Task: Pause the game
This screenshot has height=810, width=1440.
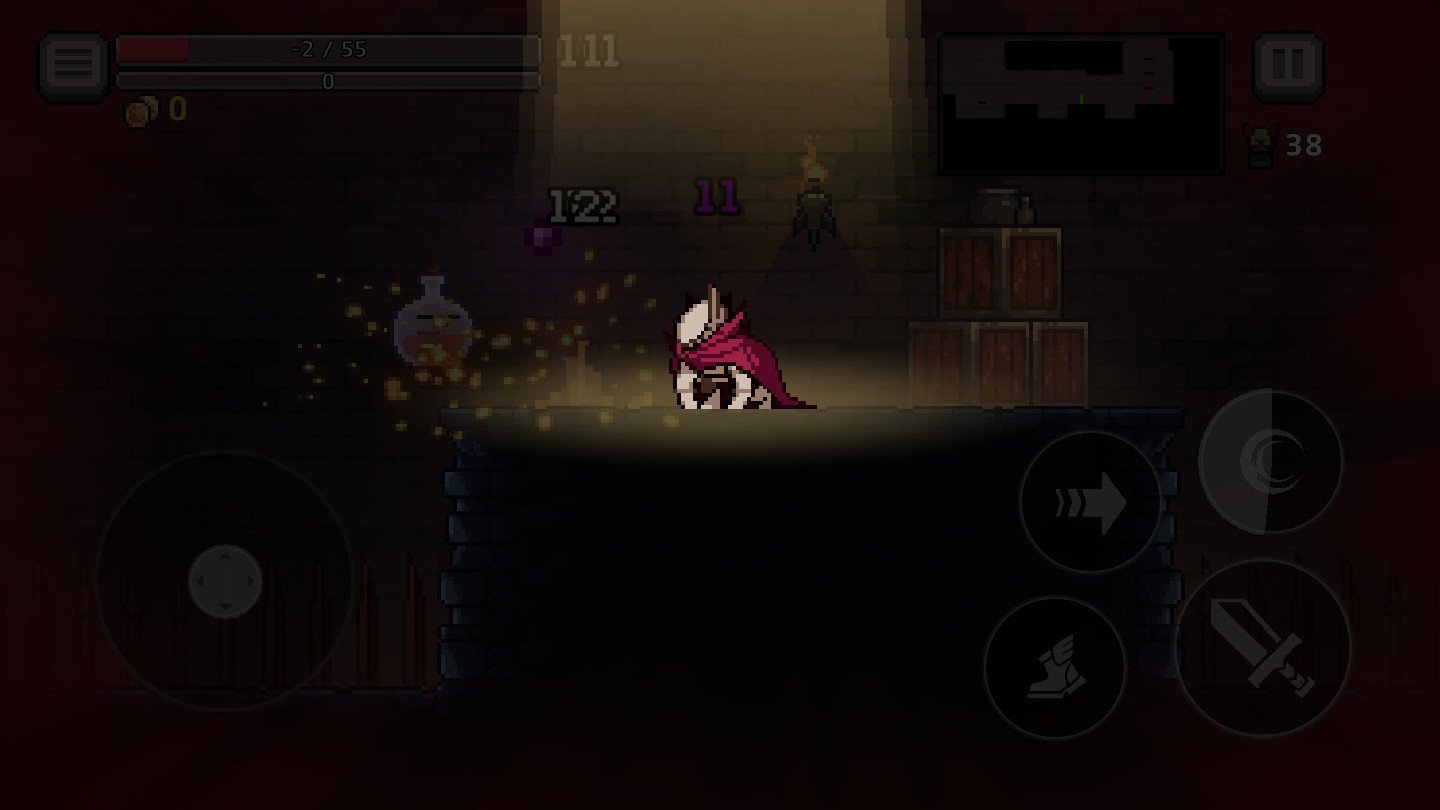Action: tap(1288, 66)
